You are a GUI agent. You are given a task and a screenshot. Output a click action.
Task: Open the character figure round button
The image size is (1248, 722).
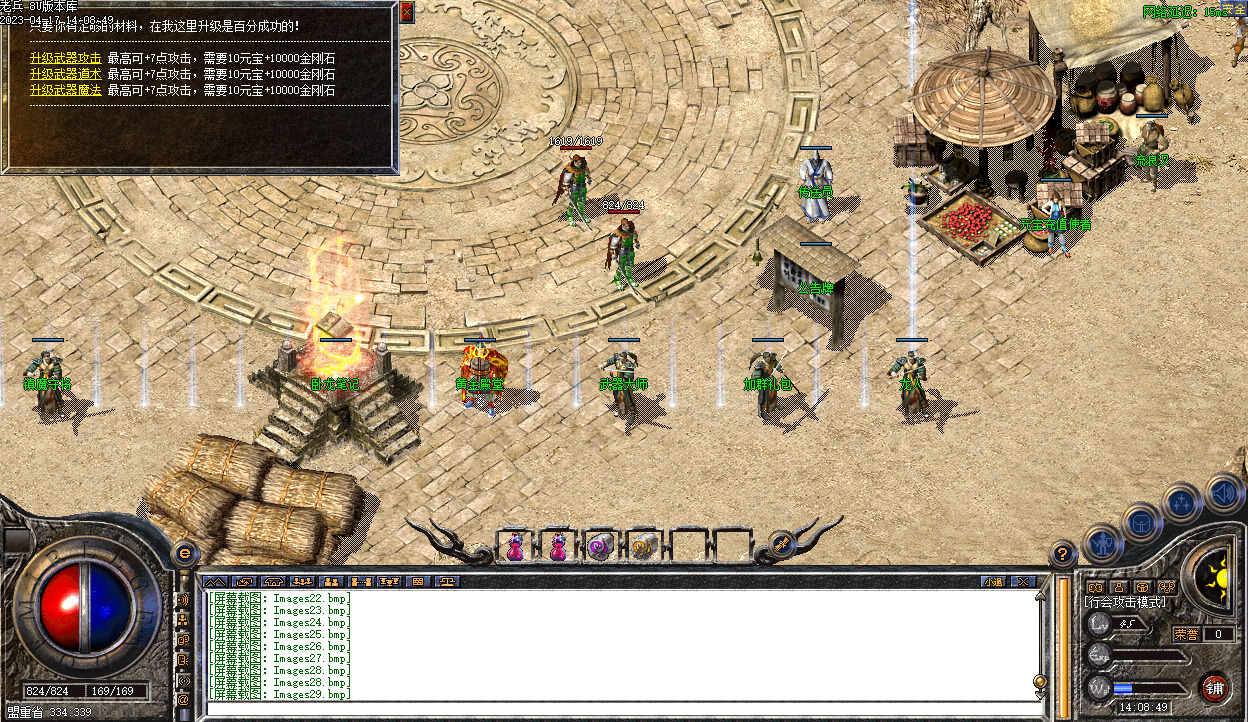[x=1102, y=543]
